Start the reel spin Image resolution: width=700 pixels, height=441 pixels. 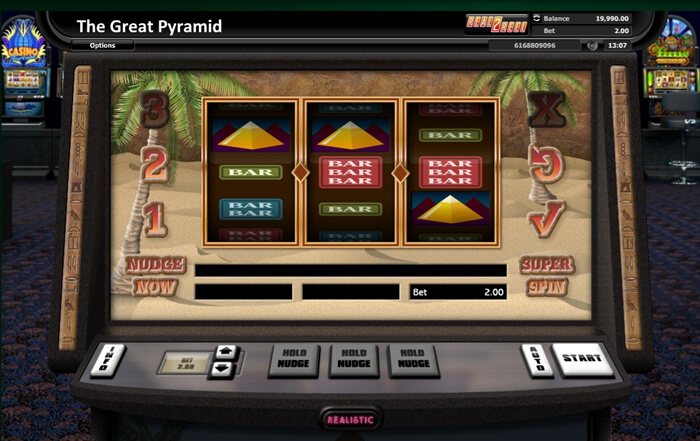tap(582, 359)
